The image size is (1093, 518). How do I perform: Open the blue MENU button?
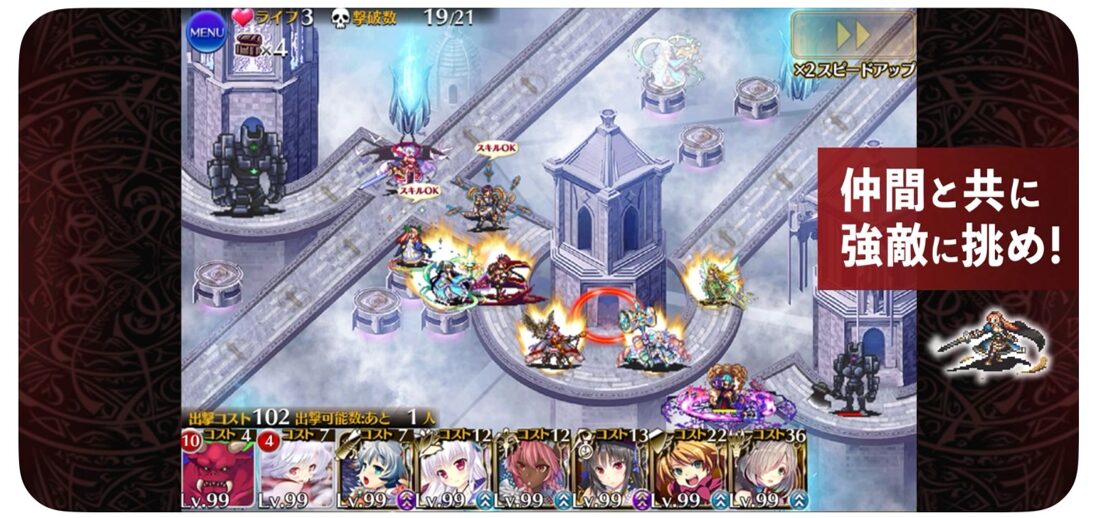(207, 32)
